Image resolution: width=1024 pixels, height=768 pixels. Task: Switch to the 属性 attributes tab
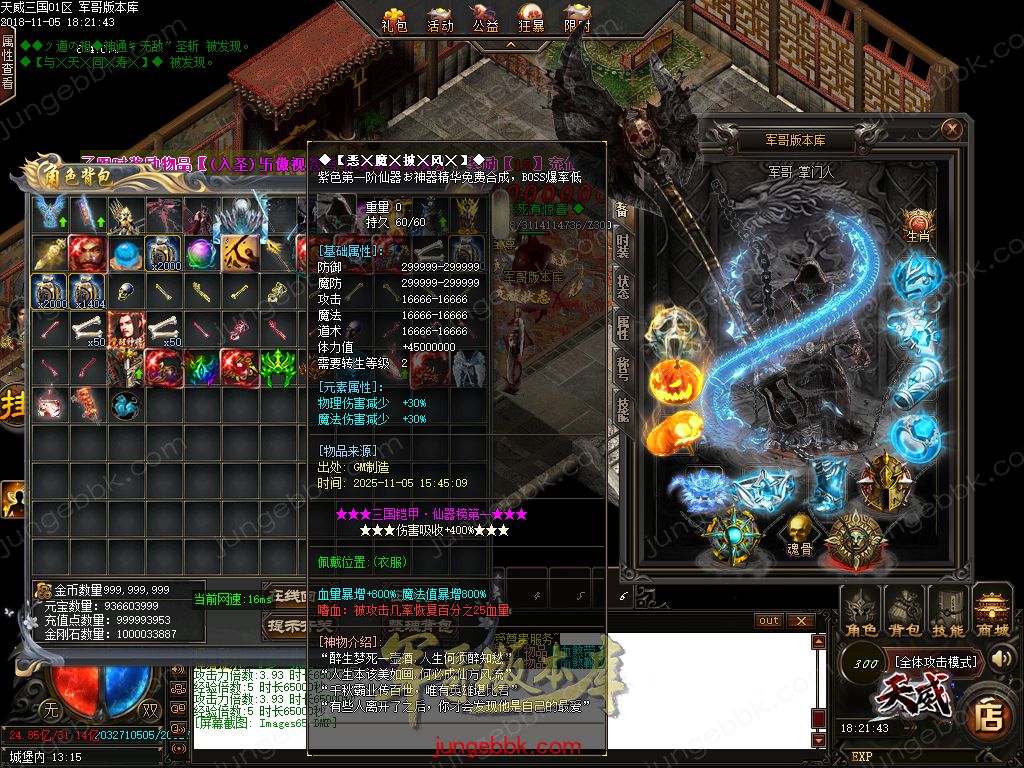coord(623,327)
